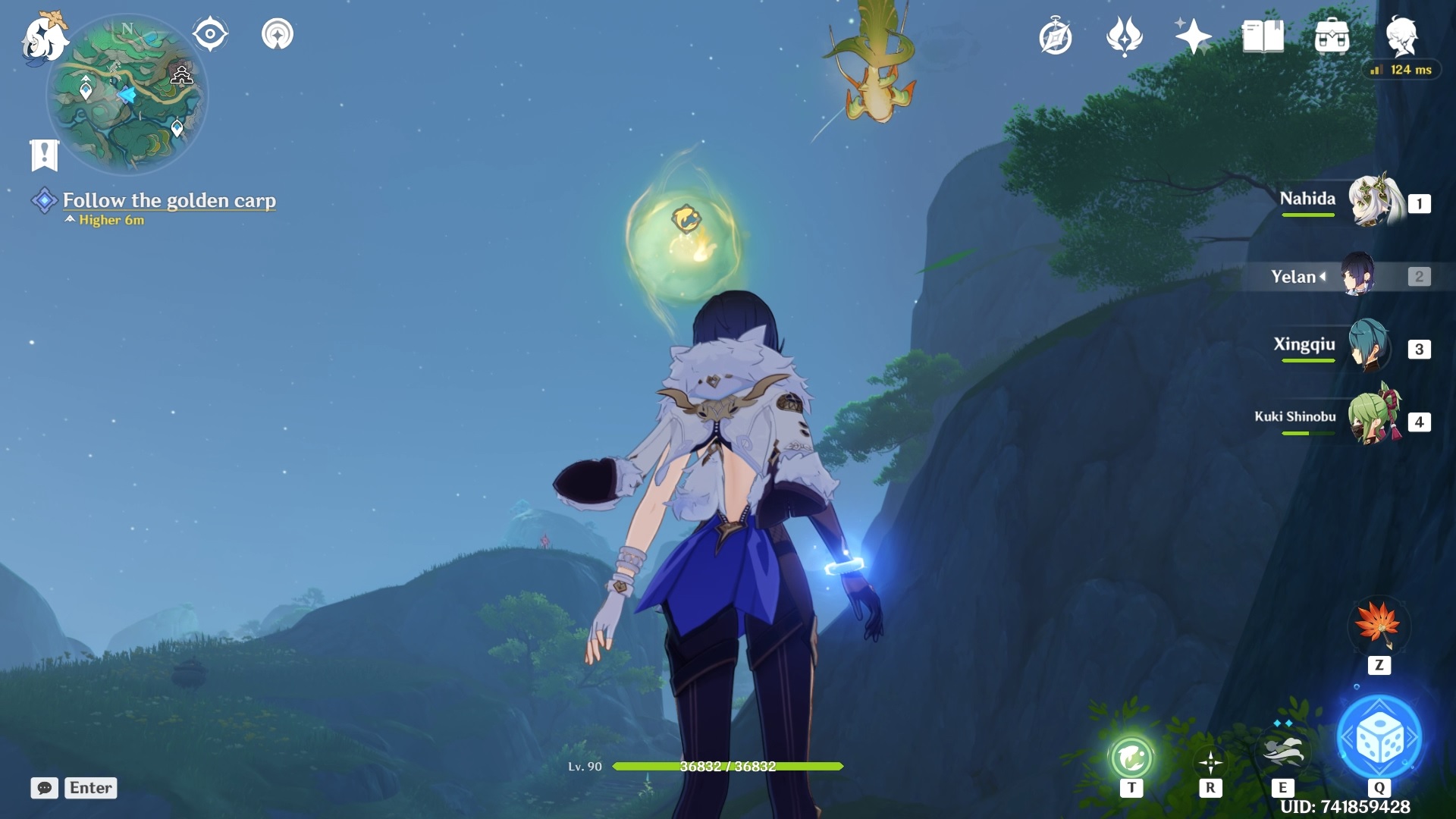1456x819 pixels.
Task: Collapse the arrow indicator next to Yelan
Action: point(1323,277)
